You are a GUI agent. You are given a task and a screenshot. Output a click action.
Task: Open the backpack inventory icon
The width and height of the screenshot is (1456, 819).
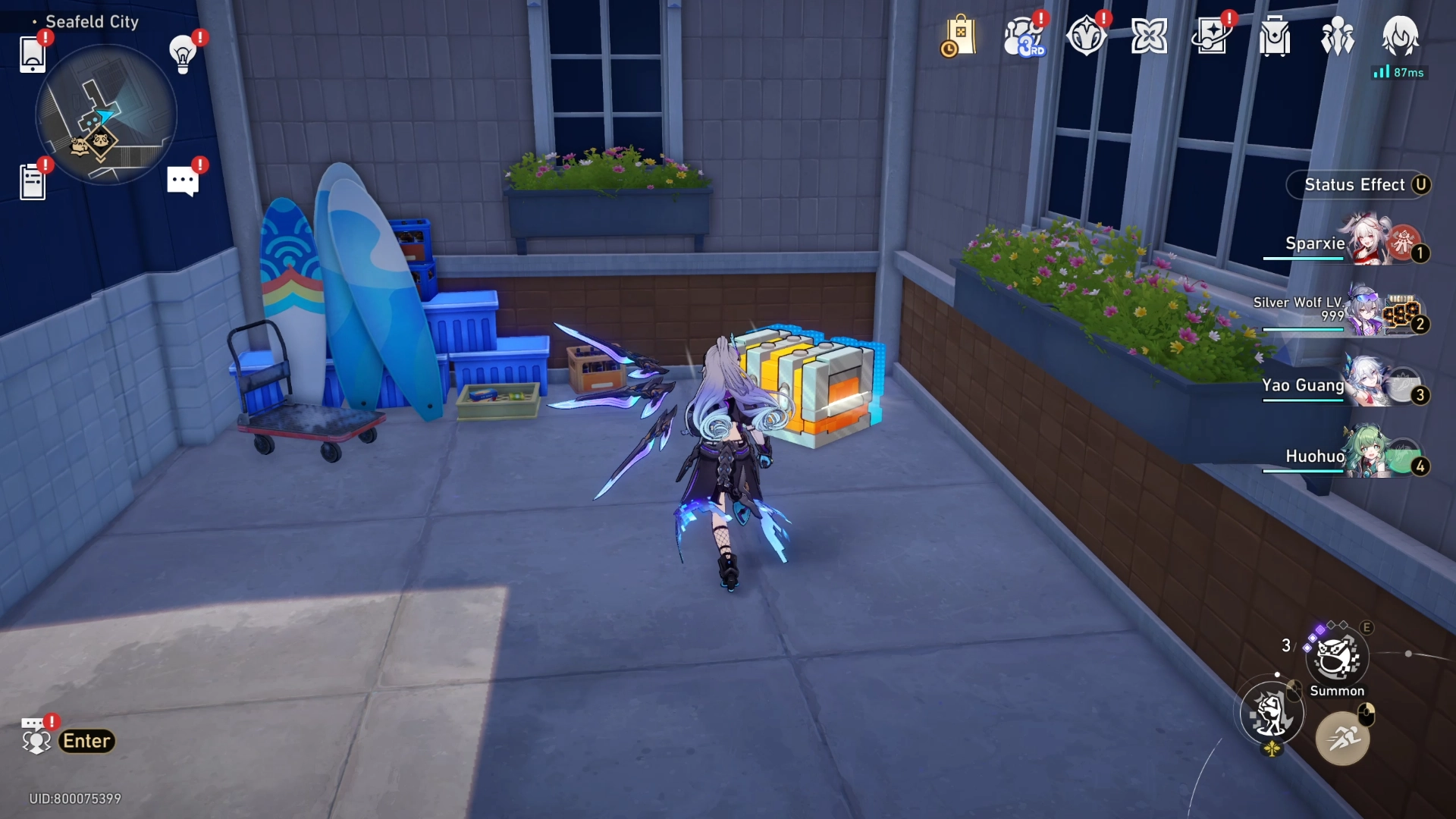pos(1275,34)
